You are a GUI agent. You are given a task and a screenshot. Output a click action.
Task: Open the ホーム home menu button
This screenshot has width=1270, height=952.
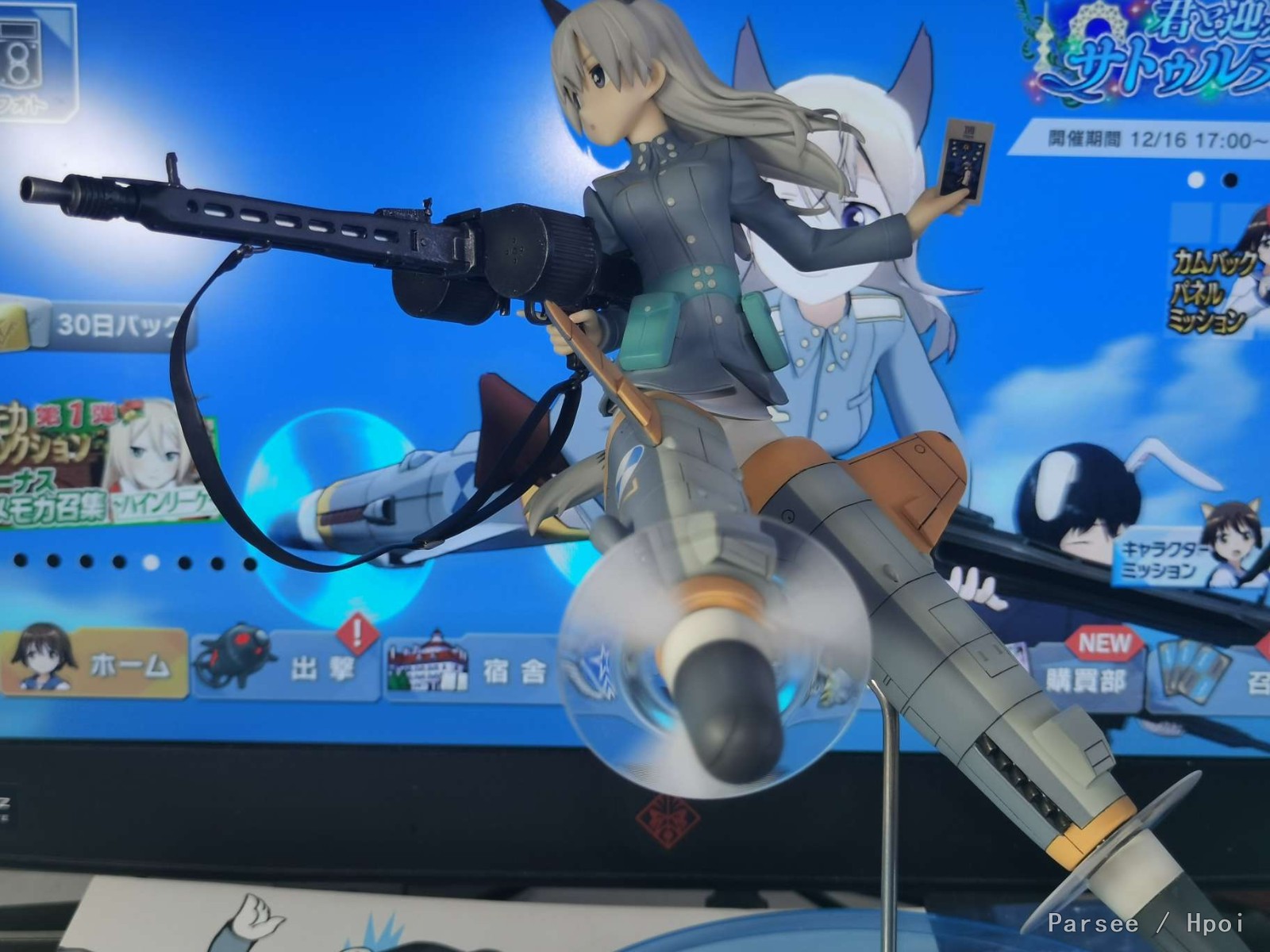94,665
